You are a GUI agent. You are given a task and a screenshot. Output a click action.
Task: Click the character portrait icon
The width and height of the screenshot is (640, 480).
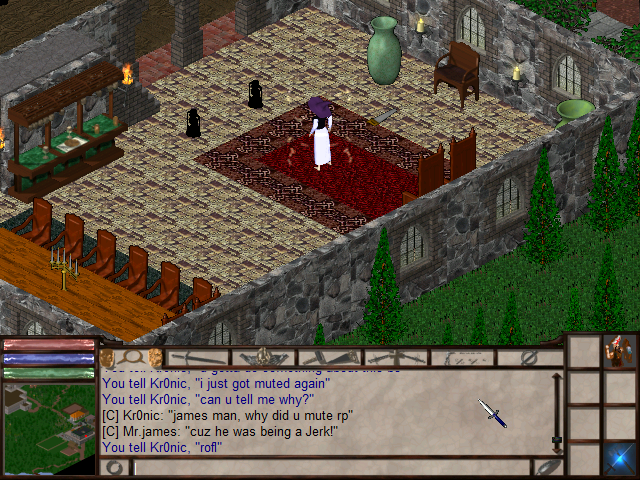point(619,352)
